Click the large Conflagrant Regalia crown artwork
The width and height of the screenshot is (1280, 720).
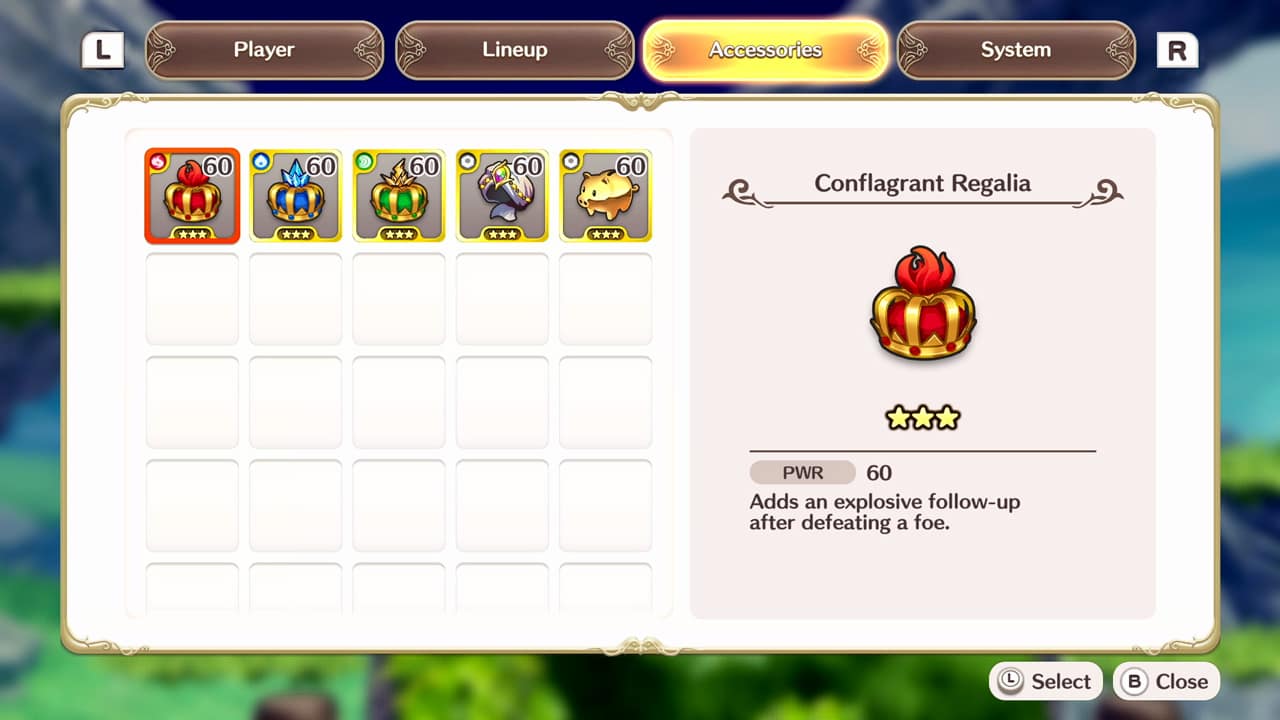pos(921,305)
